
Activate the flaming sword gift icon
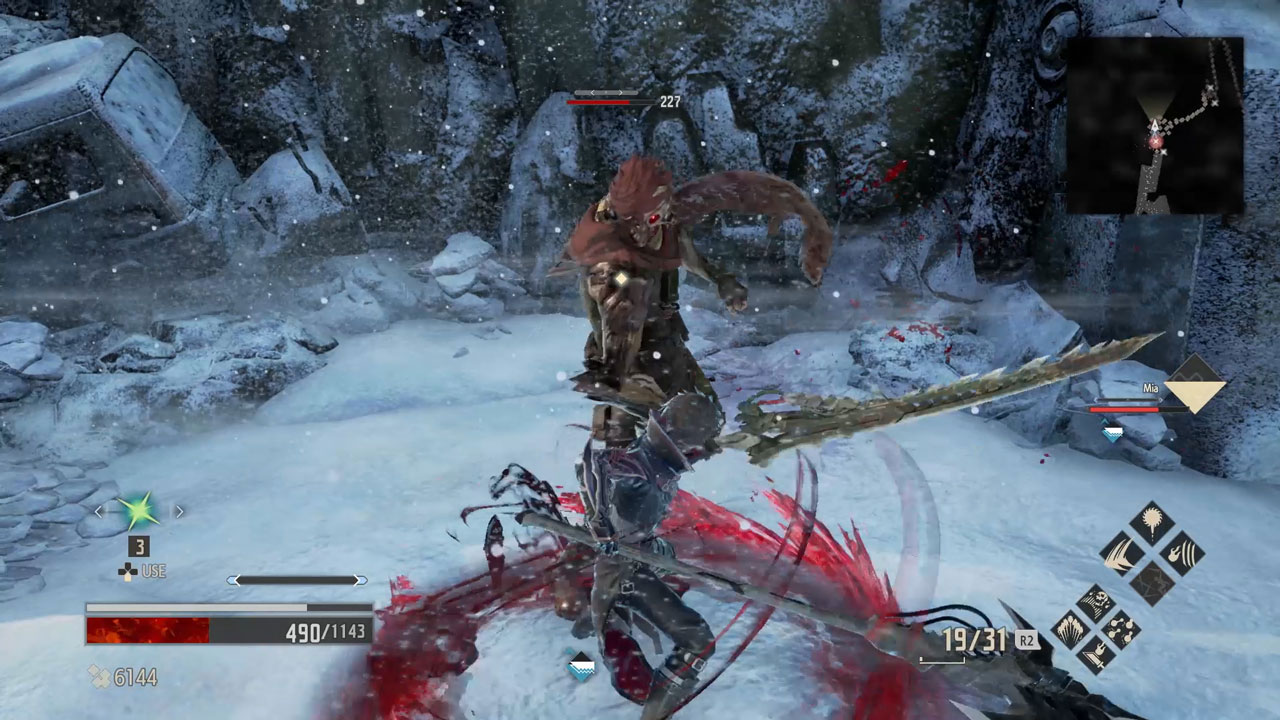(x=1097, y=655)
